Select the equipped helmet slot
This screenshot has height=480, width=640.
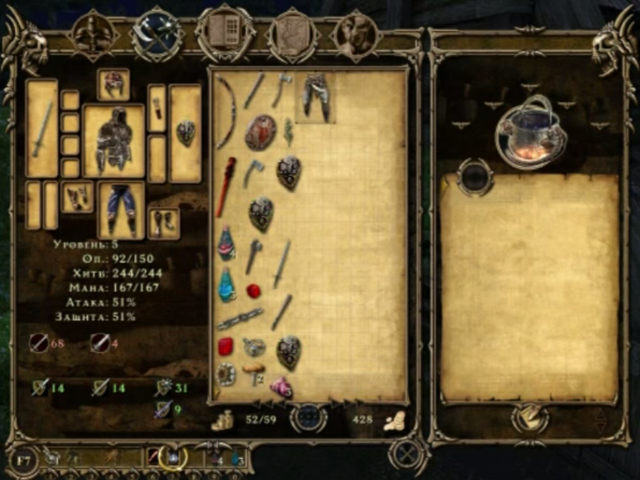[x=113, y=84]
